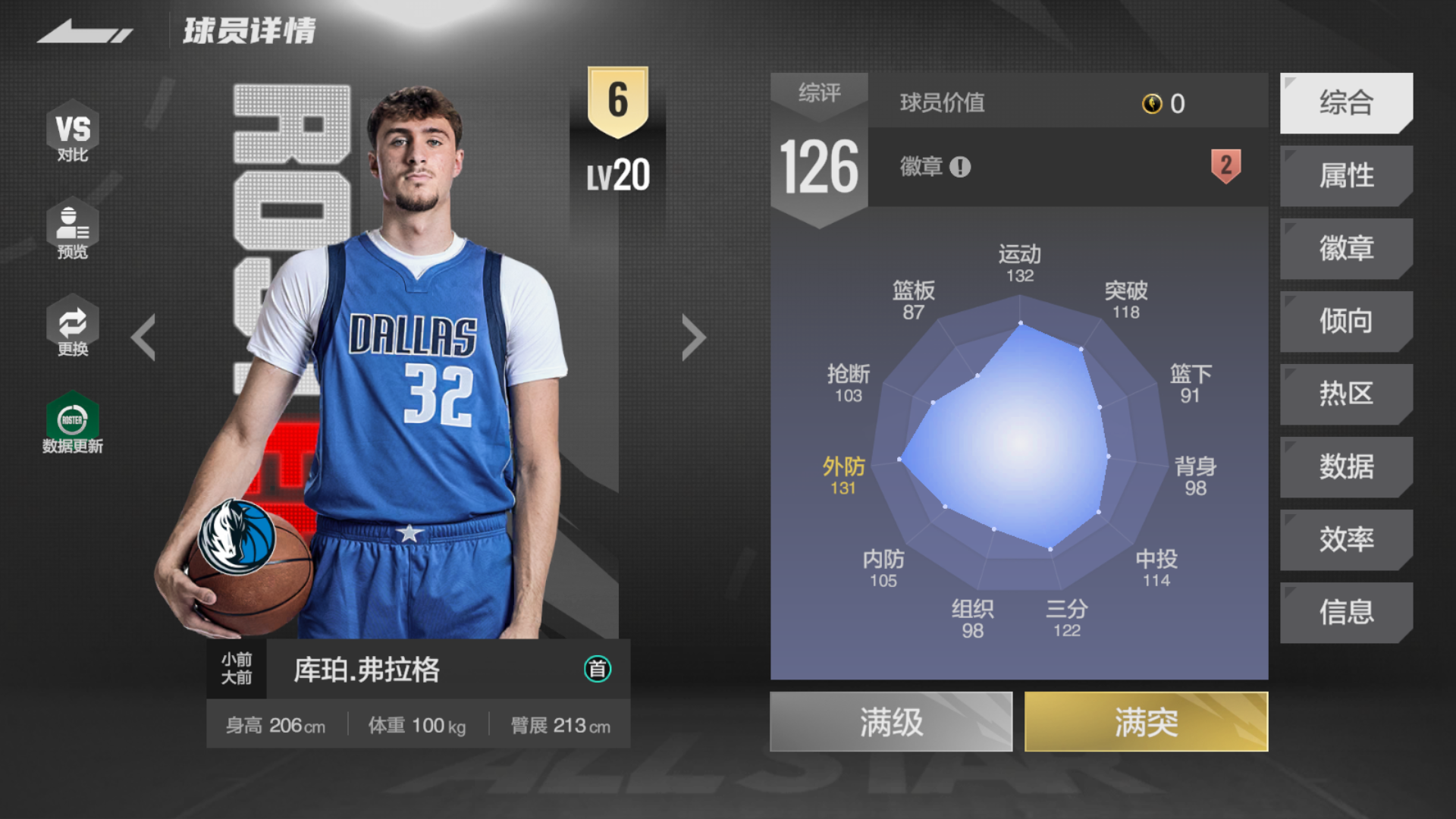Open the VS 对比 compare option
1456x819 pixels.
73,133
